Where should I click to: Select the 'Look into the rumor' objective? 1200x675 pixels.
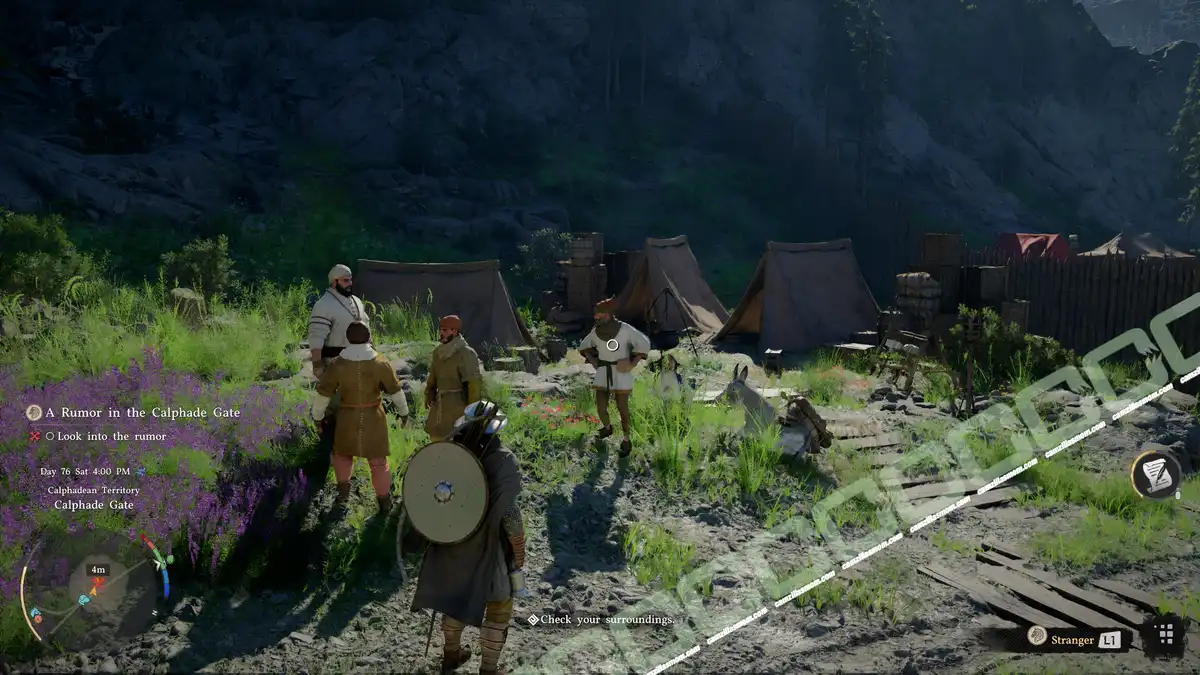click(112, 436)
